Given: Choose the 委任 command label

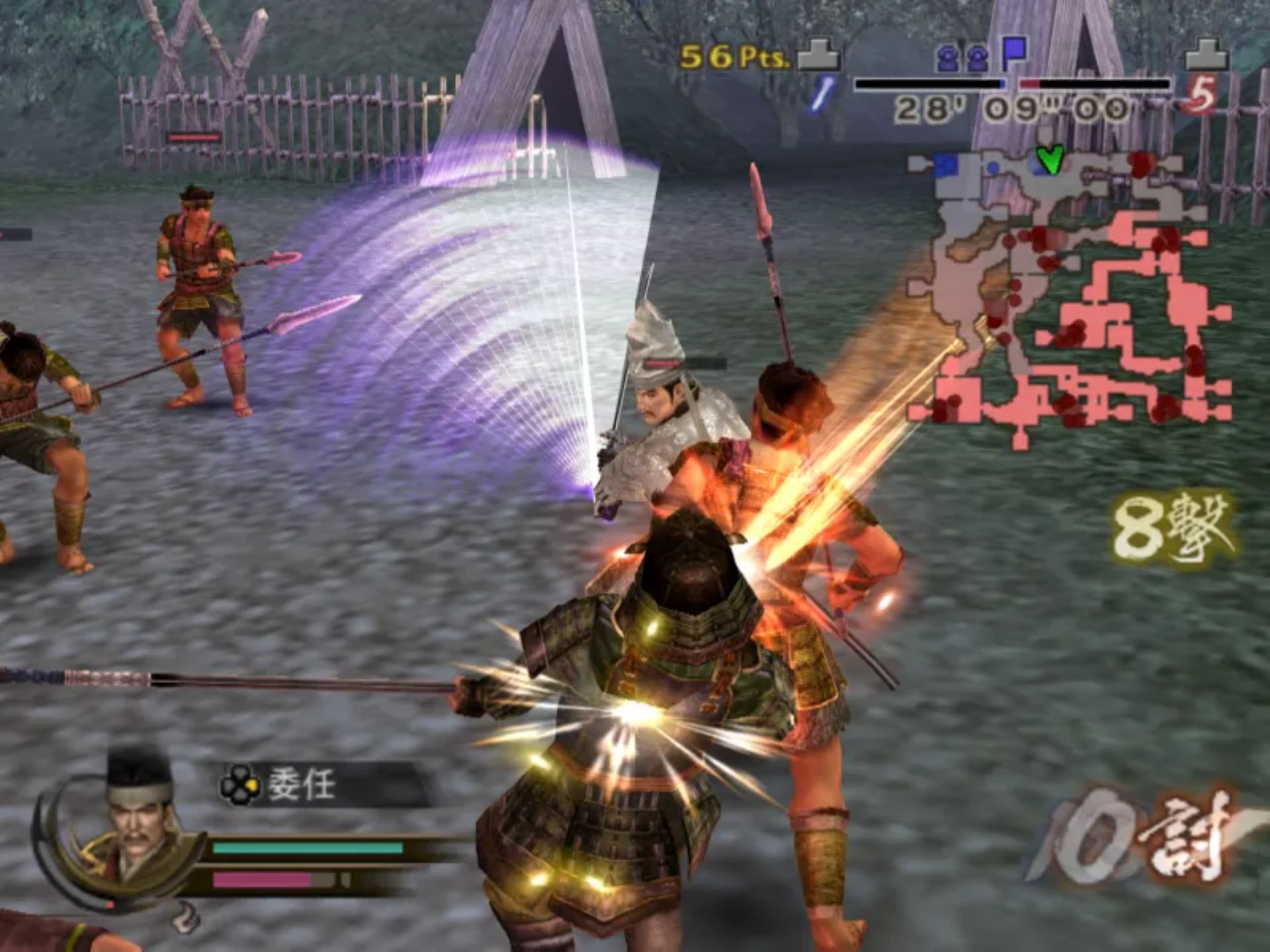Looking at the screenshot, I should pyautogui.click(x=302, y=785).
